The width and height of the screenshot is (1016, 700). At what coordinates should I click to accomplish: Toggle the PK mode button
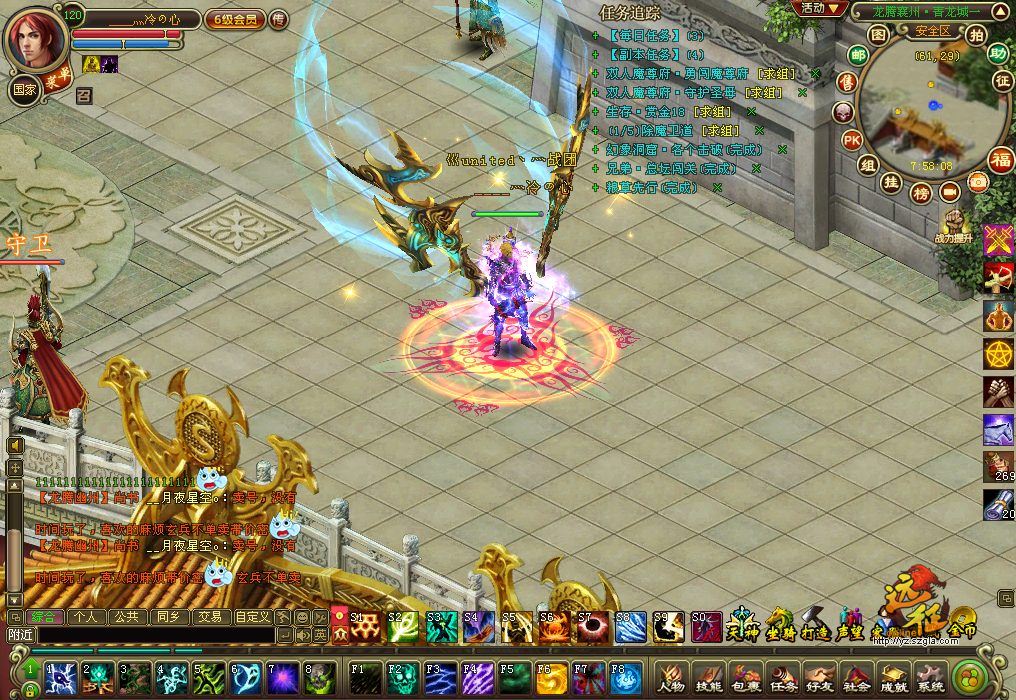(x=852, y=139)
